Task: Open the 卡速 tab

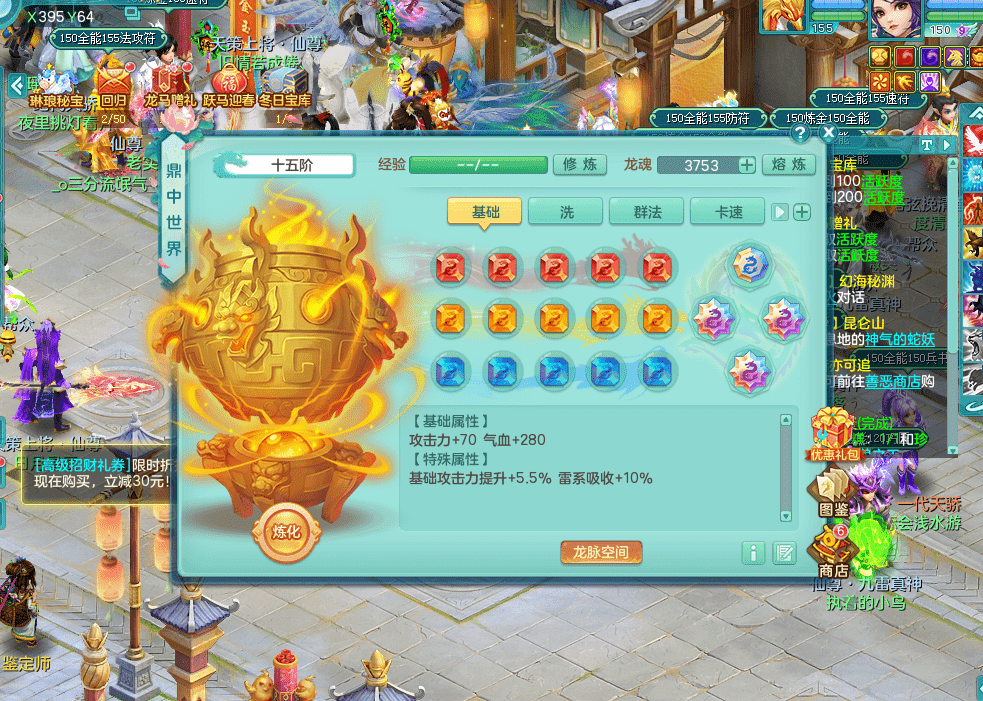Action: pos(728,212)
